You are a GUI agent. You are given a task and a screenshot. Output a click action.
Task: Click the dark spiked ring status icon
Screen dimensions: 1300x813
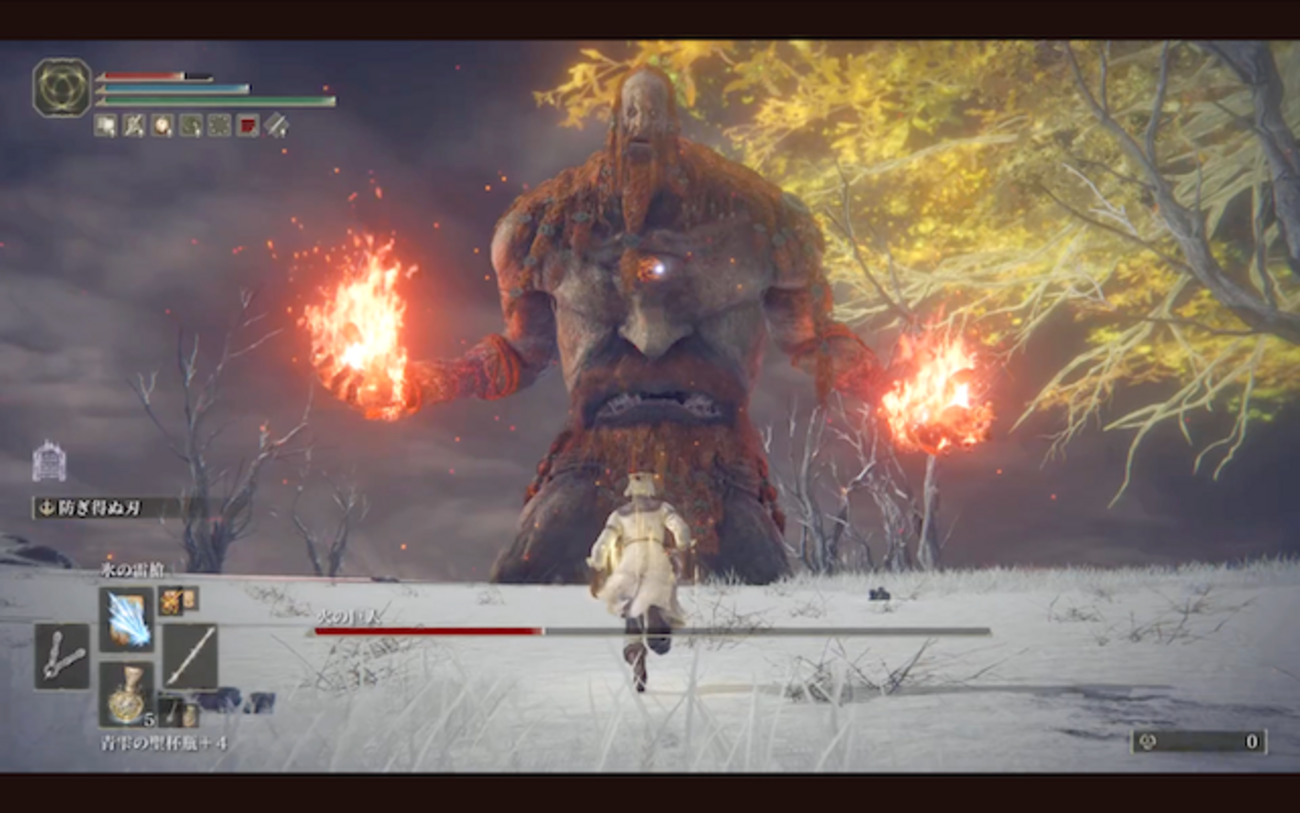[219, 125]
